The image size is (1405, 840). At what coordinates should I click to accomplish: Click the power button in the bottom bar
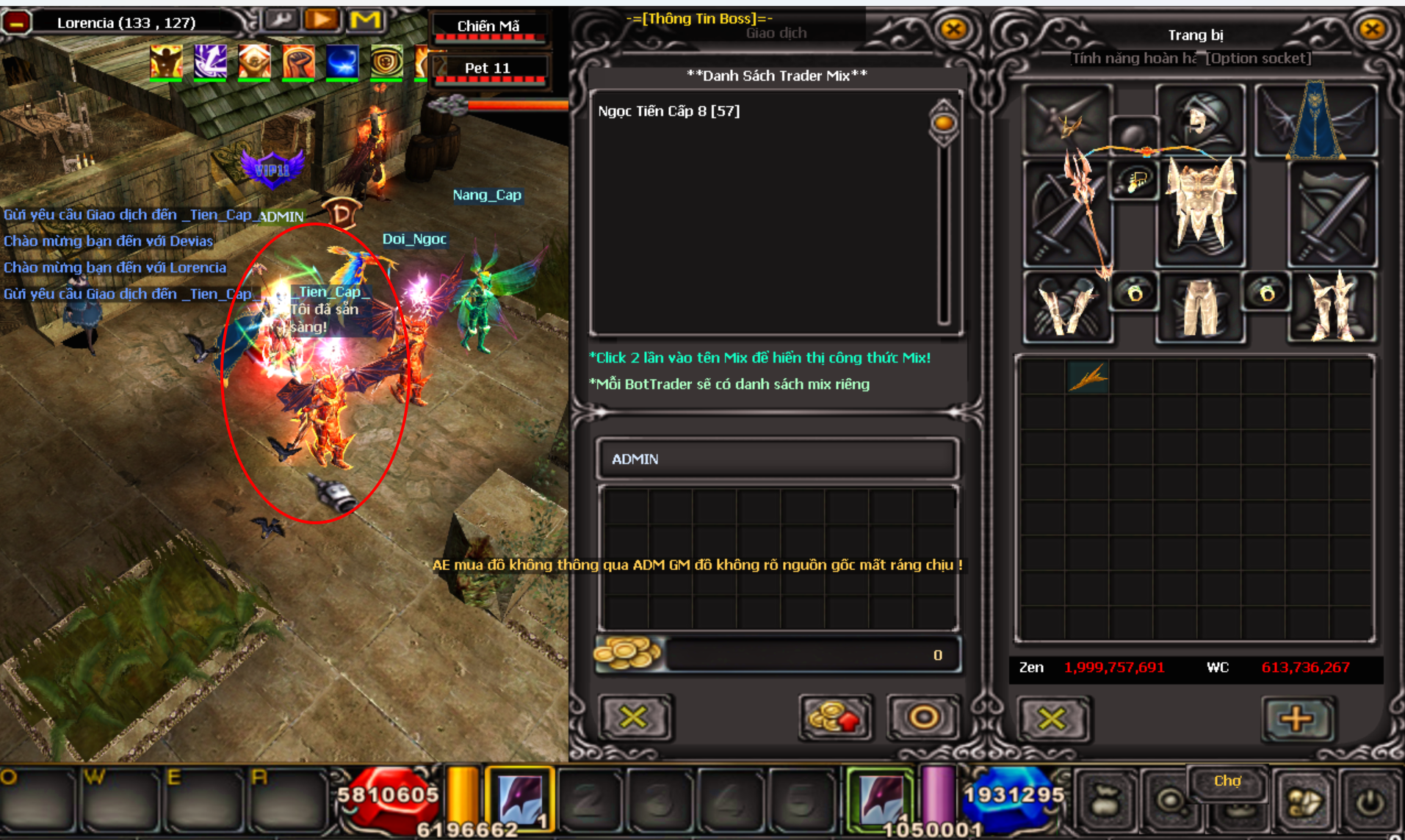(x=1370, y=803)
